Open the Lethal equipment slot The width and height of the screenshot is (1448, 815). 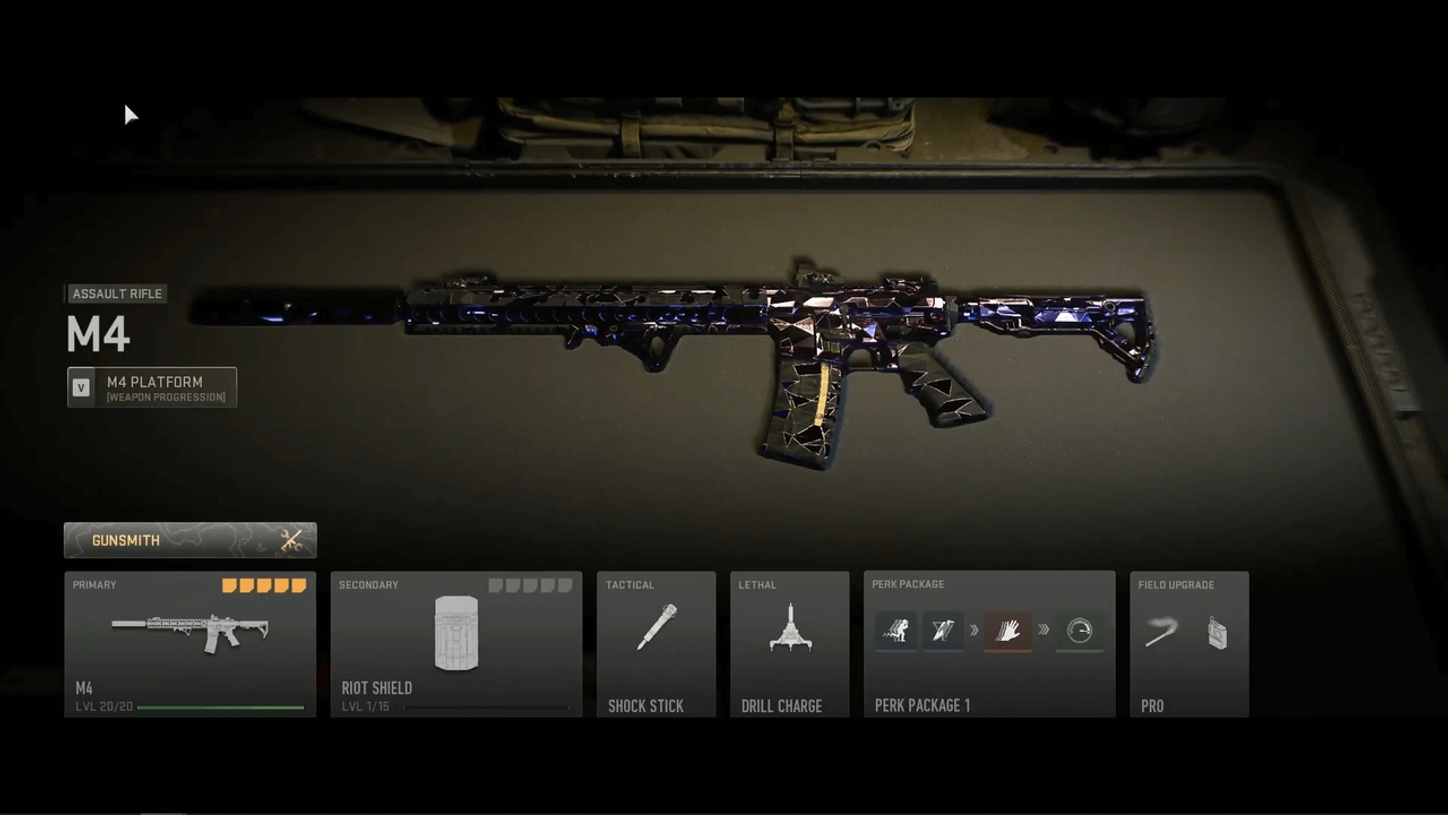pos(789,645)
